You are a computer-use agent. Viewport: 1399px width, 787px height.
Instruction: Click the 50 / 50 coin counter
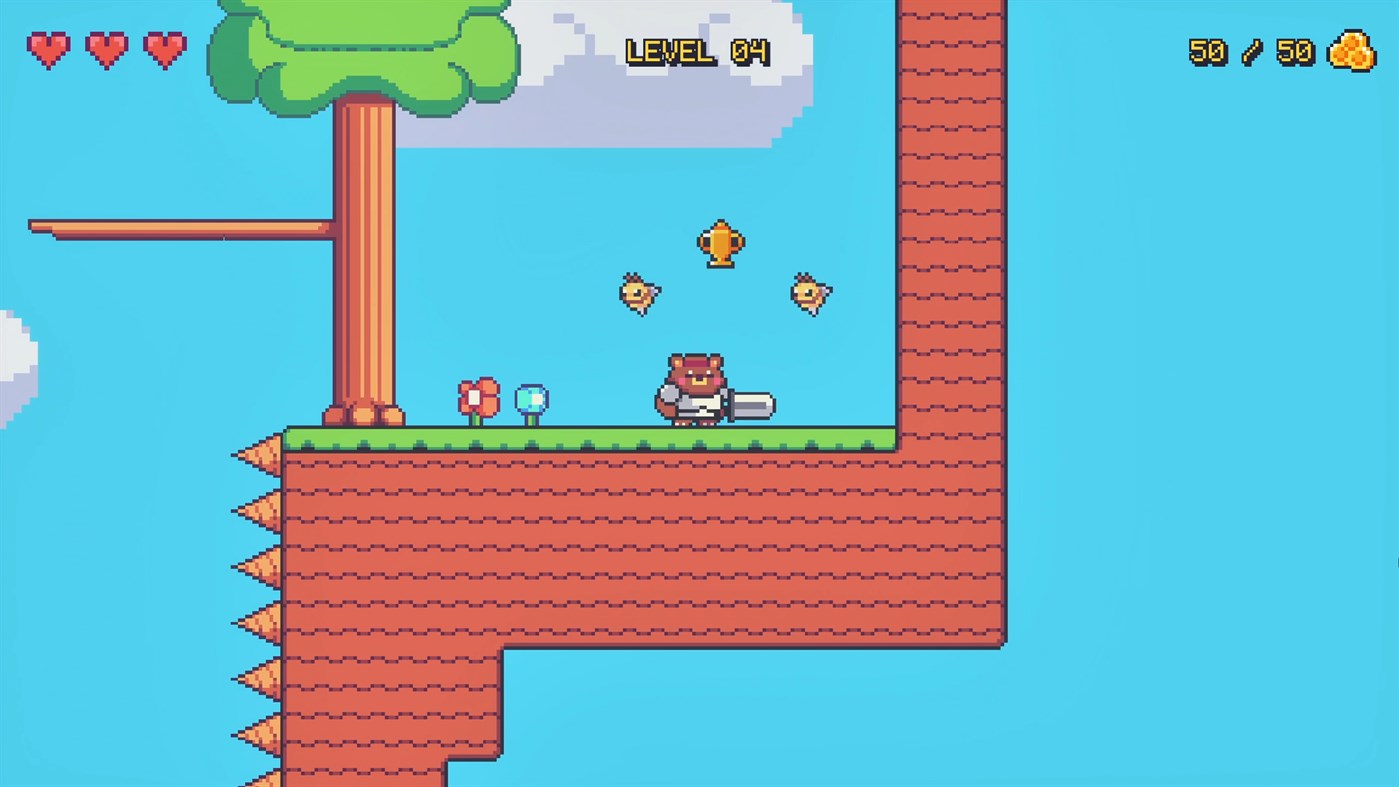click(1250, 52)
